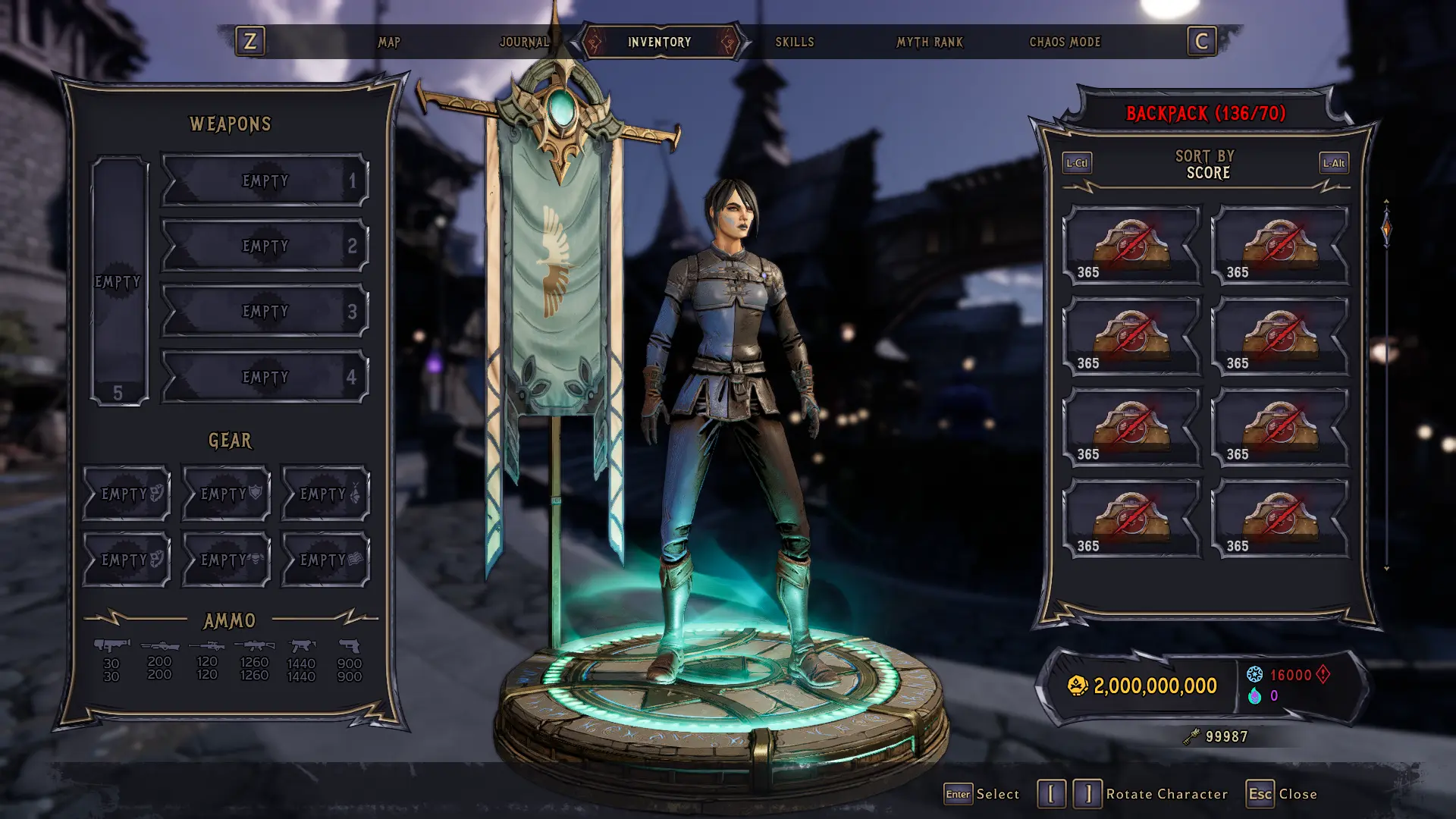This screenshot has width=1456, height=819.
Task: Click the second Empty gear slot
Action: click(x=225, y=493)
